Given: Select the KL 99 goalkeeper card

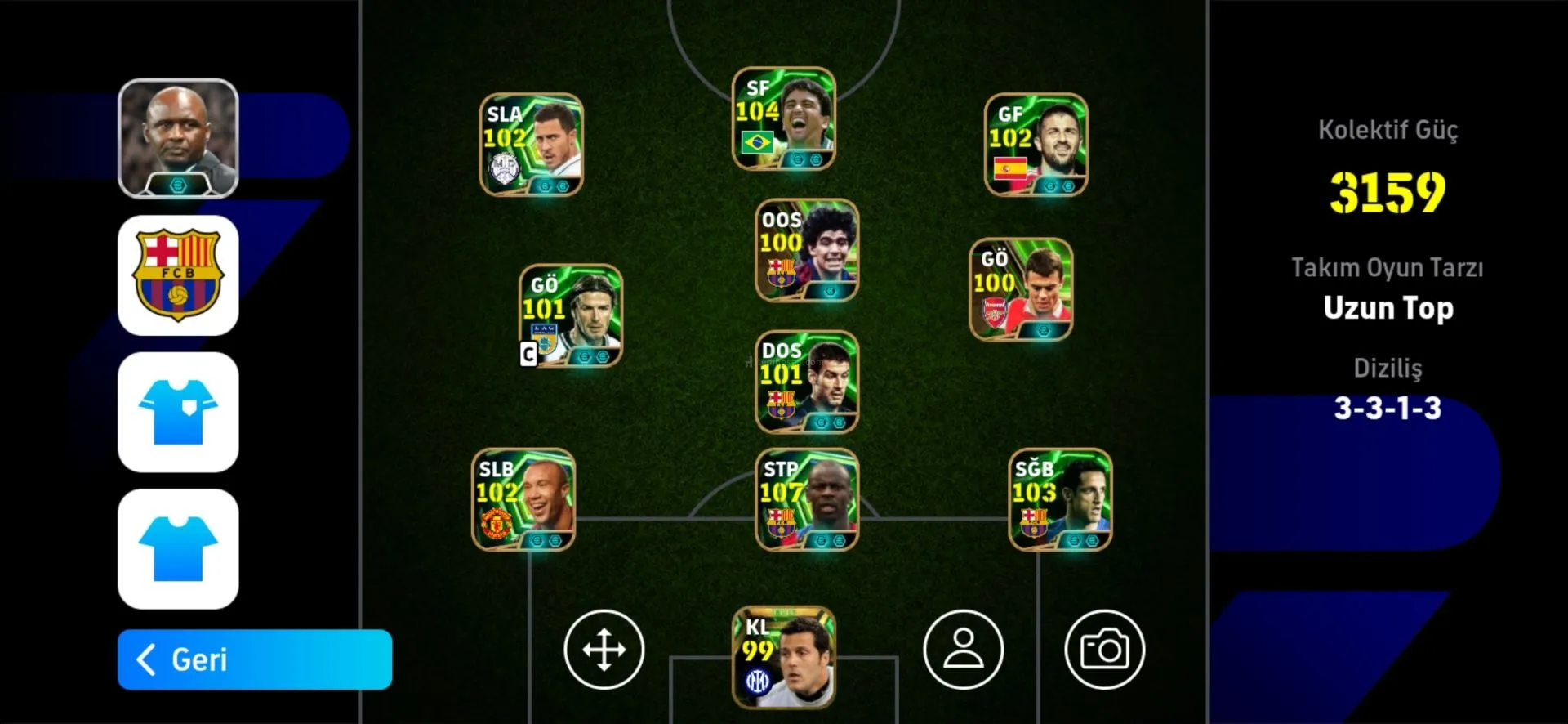Looking at the screenshot, I should (783, 657).
